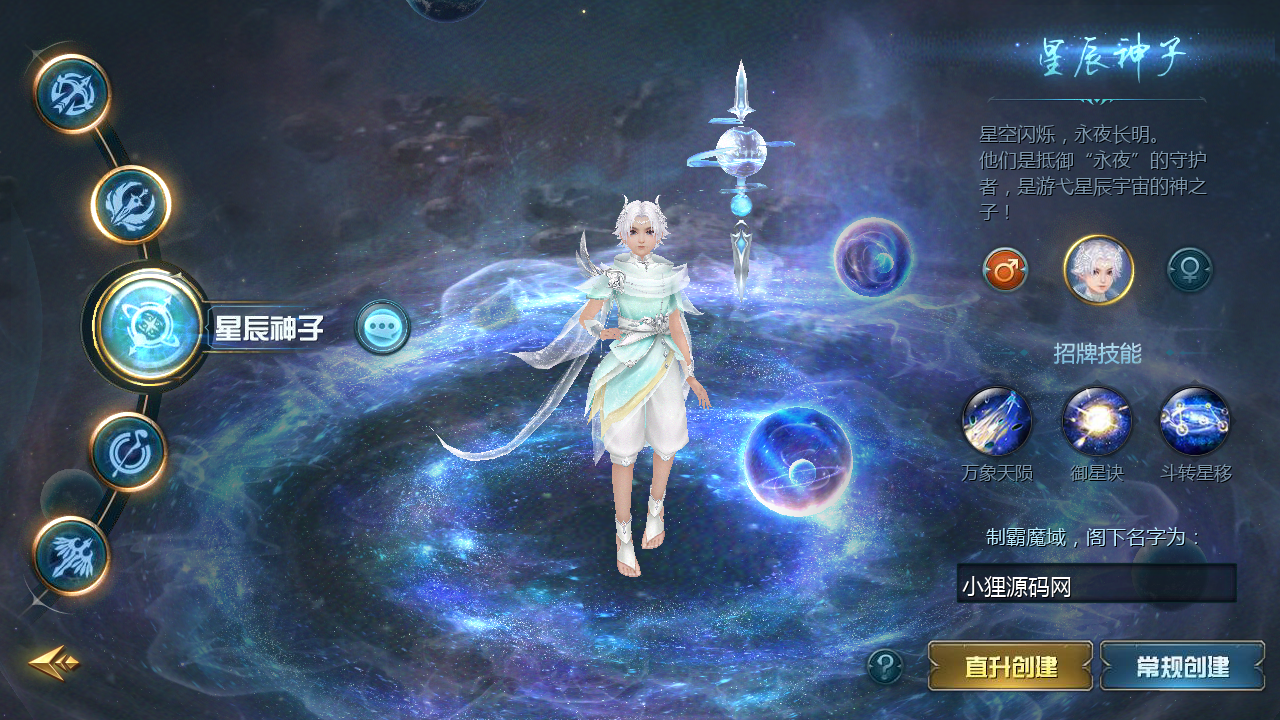The height and width of the screenshot is (720, 1280).
Task: Choose 直升创建 to create character
Action: click(x=1010, y=666)
